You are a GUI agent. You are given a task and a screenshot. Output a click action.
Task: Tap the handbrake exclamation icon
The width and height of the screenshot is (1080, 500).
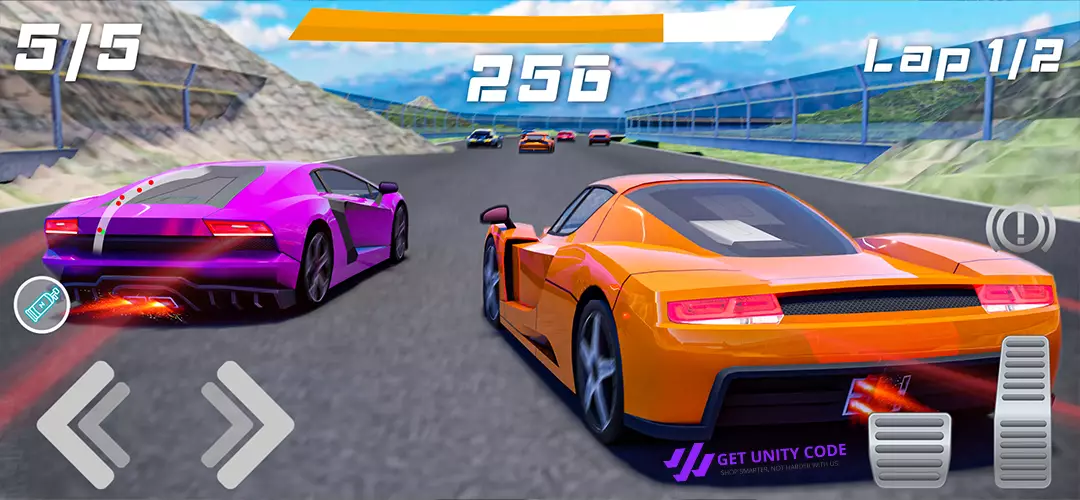pyautogui.click(x=1021, y=229)
